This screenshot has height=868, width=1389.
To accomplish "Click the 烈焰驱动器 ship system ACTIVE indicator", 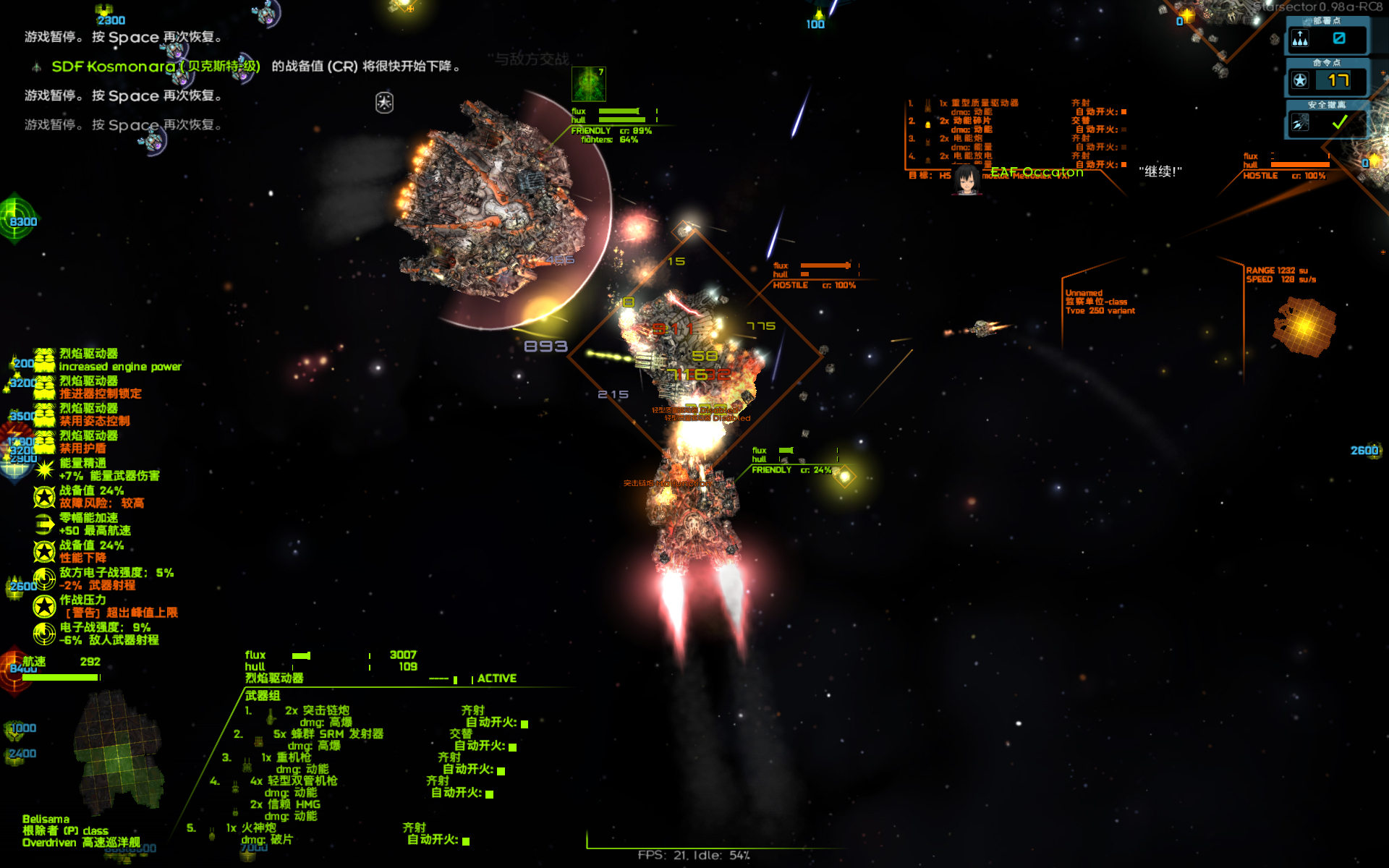I will tap(496, 678).
